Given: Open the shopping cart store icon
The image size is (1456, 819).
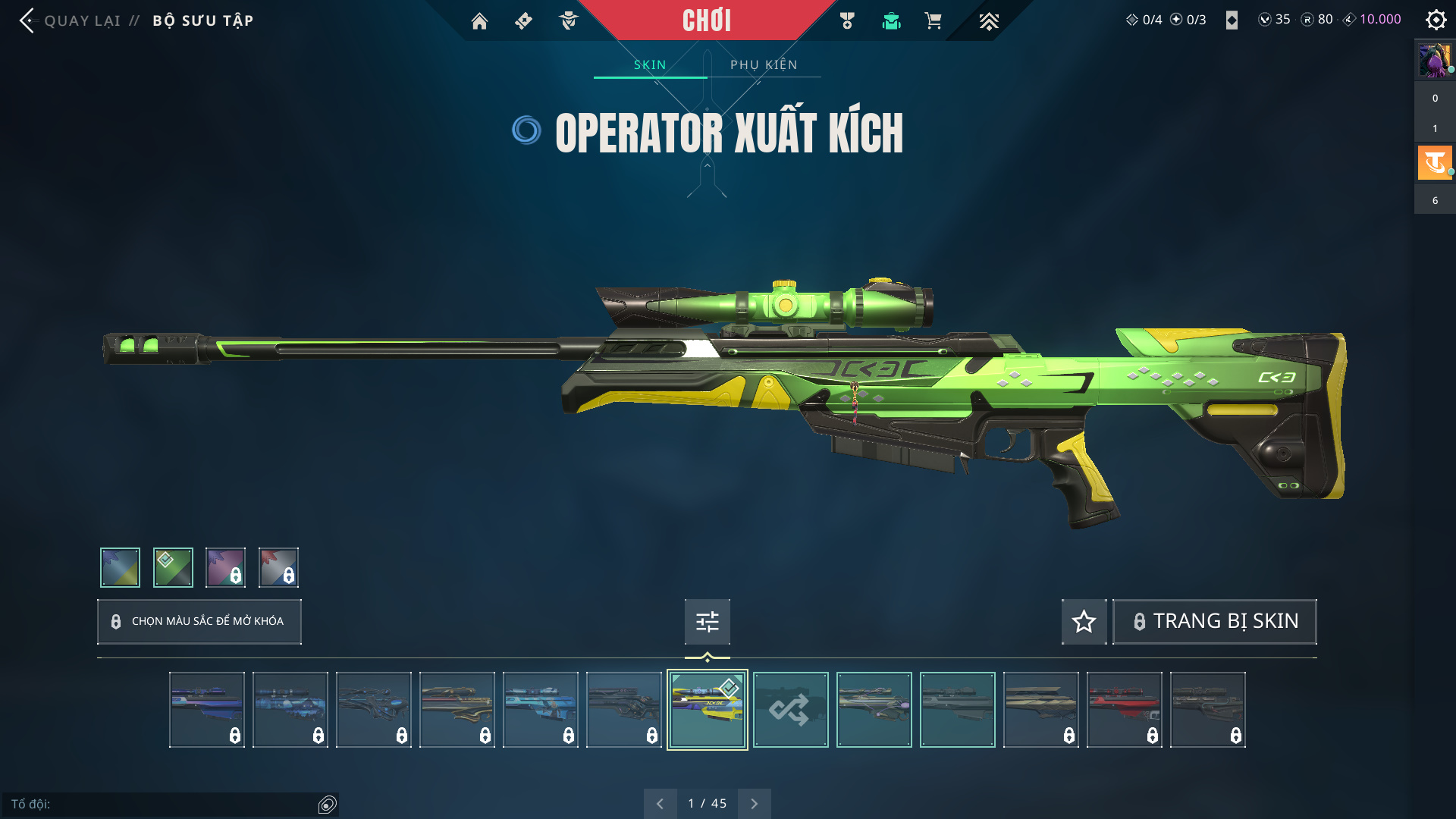Looking at the screenshot, I should click(x=933, y=21).
